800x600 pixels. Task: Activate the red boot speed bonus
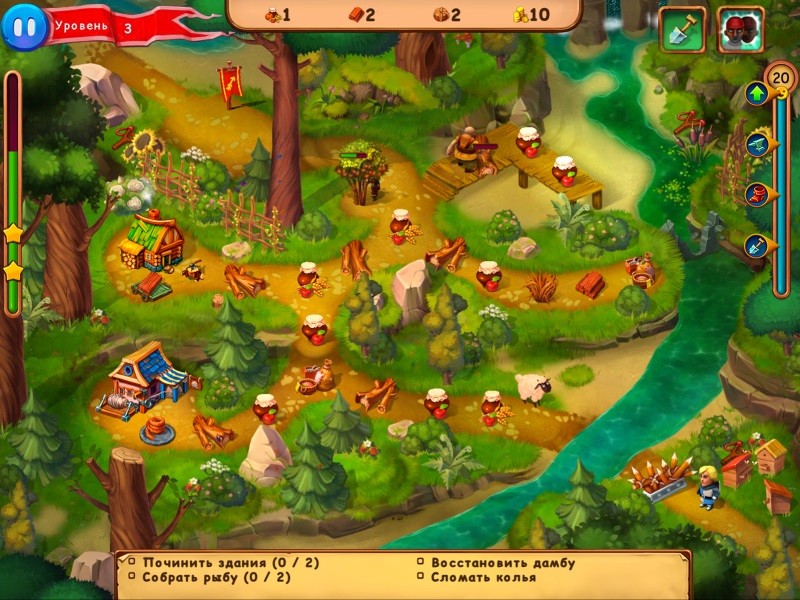(x=757, y=194)
